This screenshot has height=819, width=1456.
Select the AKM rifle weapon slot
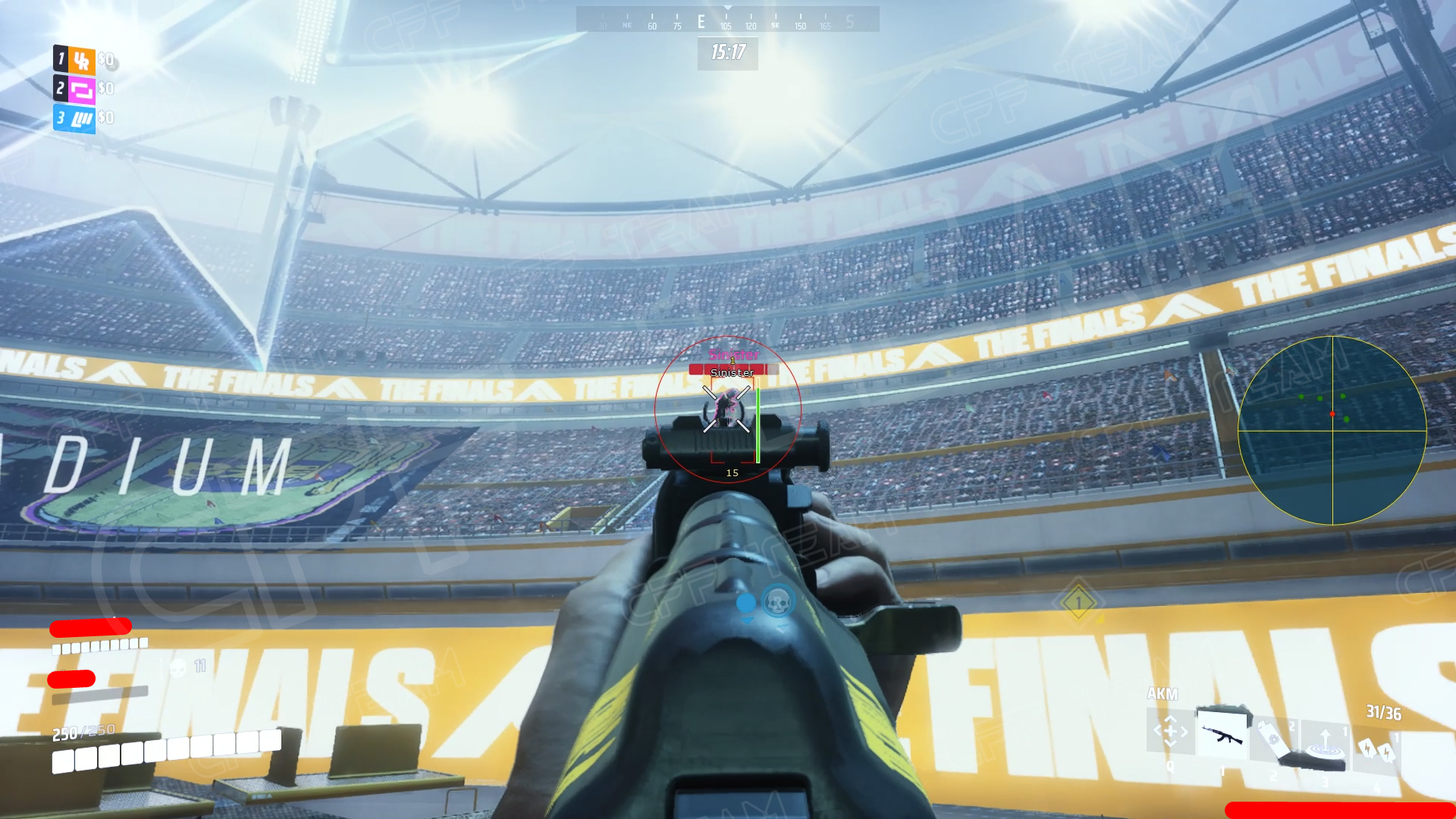1222,733
